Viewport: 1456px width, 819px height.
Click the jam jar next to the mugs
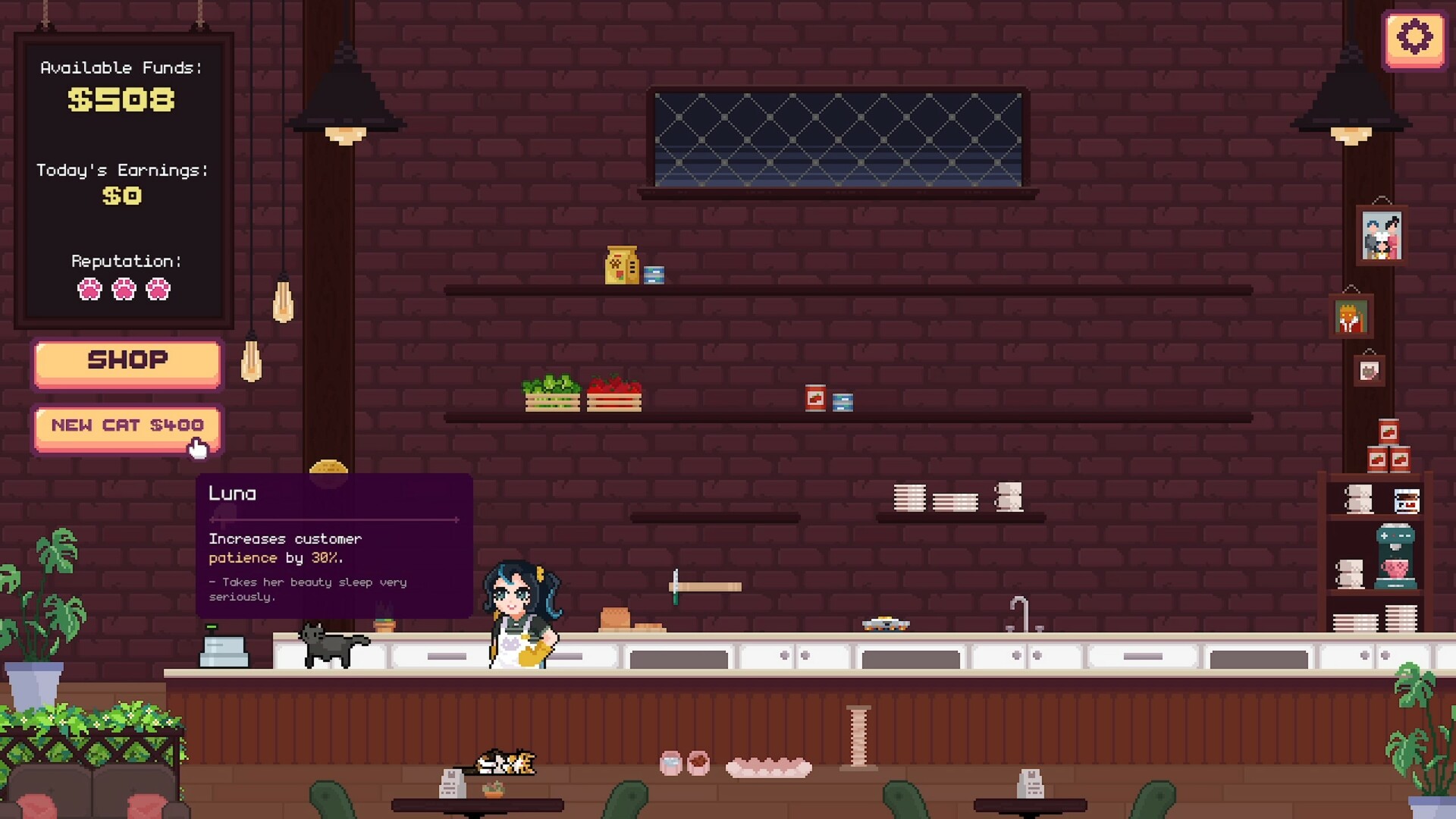(1406, 500)
